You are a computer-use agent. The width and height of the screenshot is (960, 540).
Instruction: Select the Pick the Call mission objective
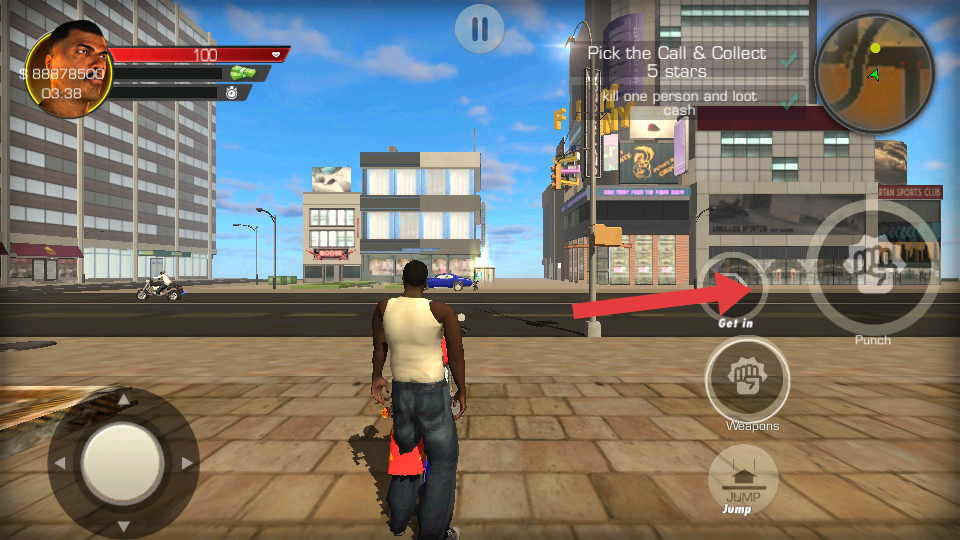[677, 62]
